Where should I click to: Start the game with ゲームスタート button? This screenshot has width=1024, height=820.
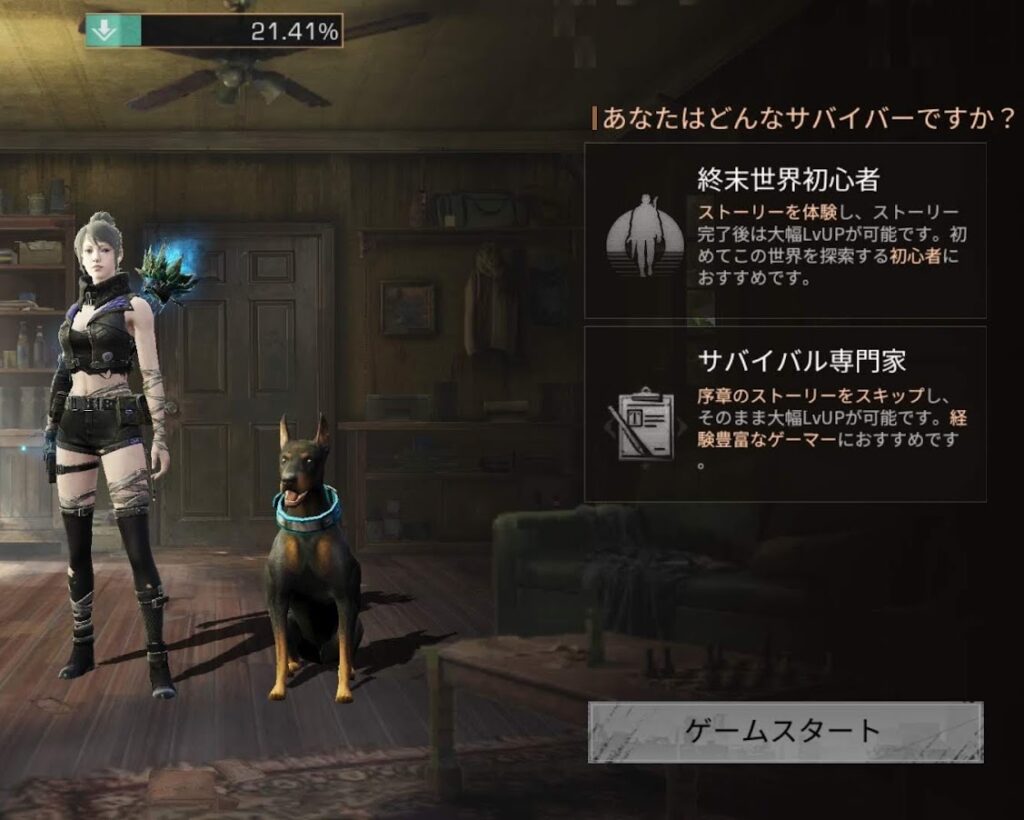tap(785, 731)
